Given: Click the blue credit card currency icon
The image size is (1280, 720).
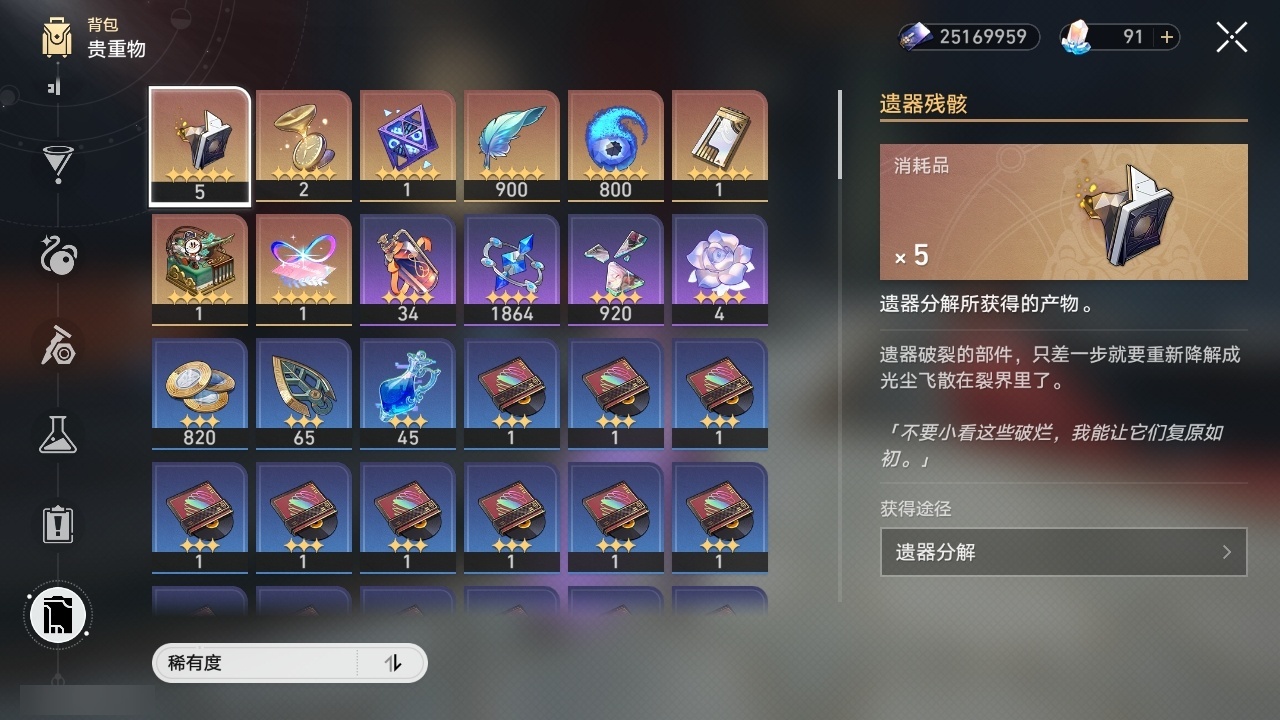Looking at the screenshot, I should [x=913, y=37].
